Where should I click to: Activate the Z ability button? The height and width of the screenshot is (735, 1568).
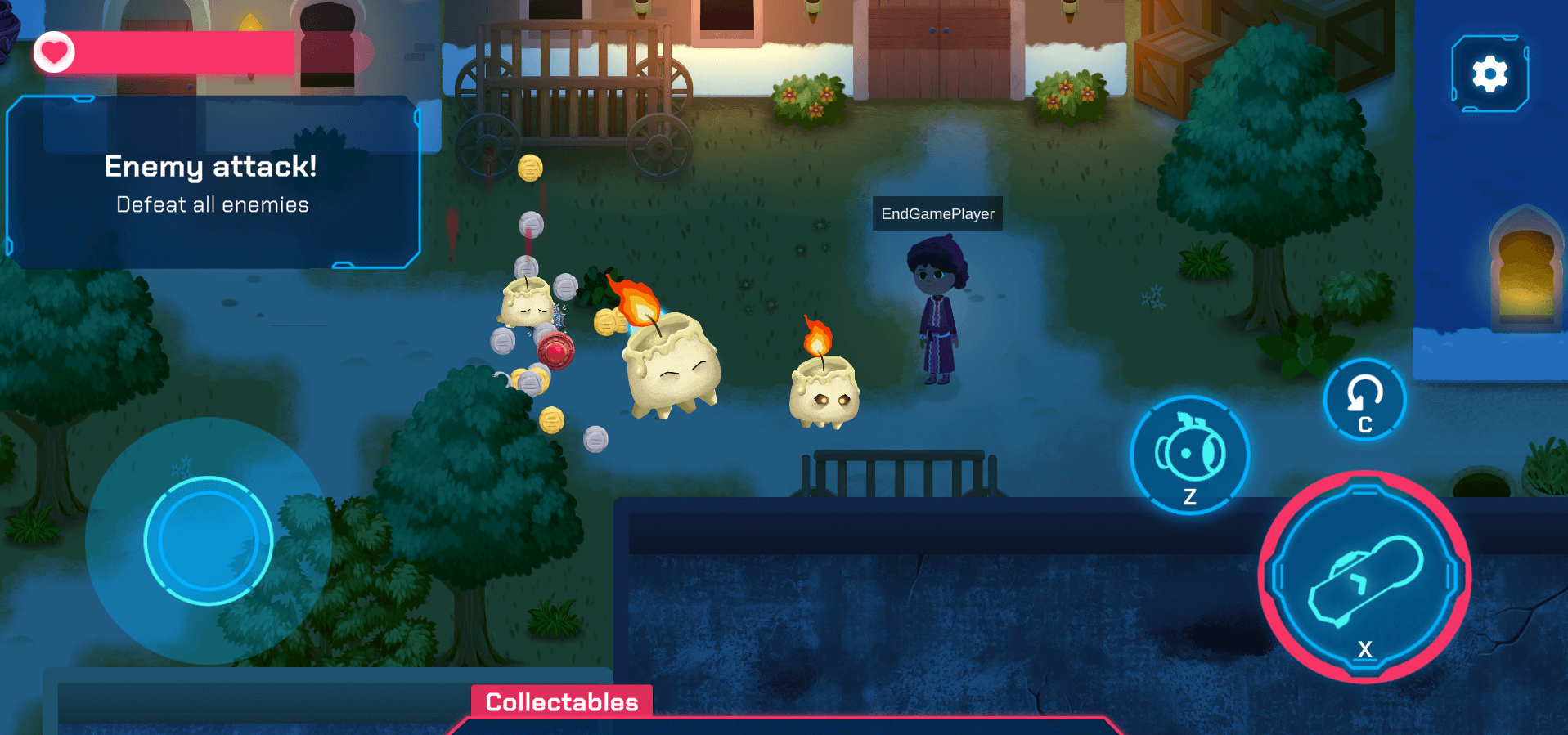(1189, 455)
